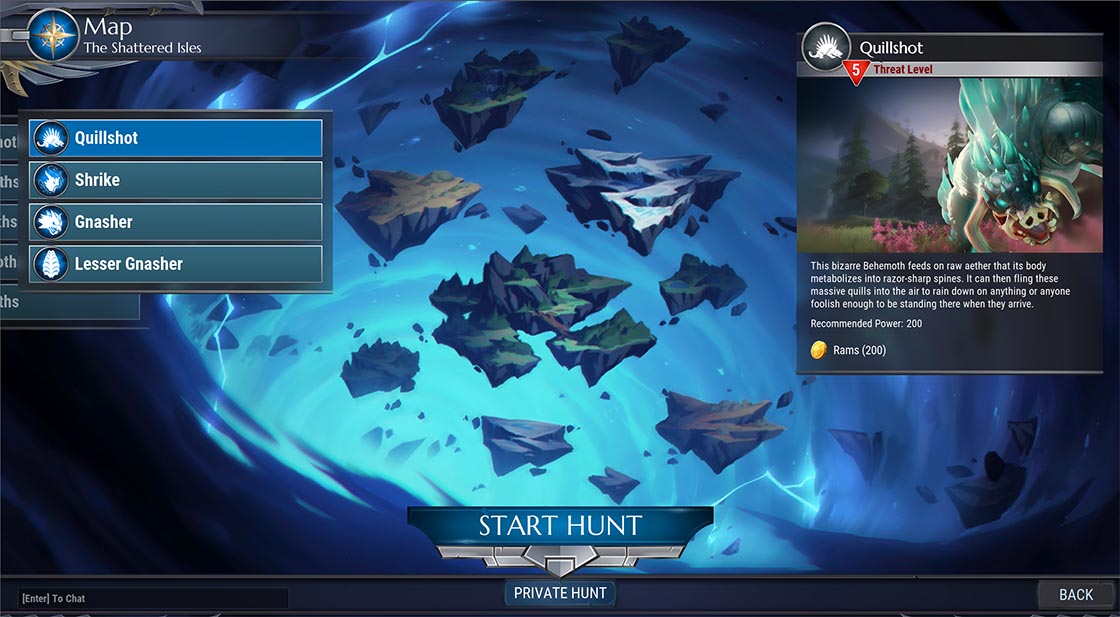Click the Map compass icon
This screenshot has height=617, width=1120.
coord(52,35)
